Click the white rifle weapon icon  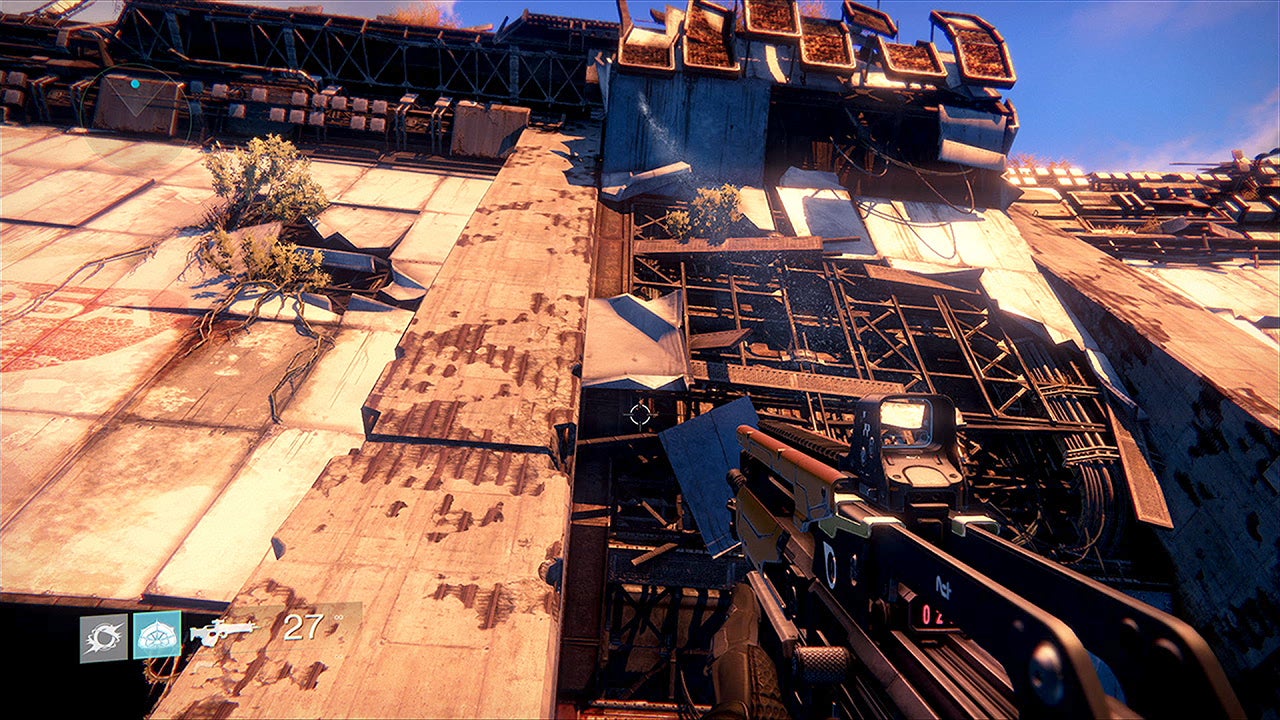tap(223, 631)
